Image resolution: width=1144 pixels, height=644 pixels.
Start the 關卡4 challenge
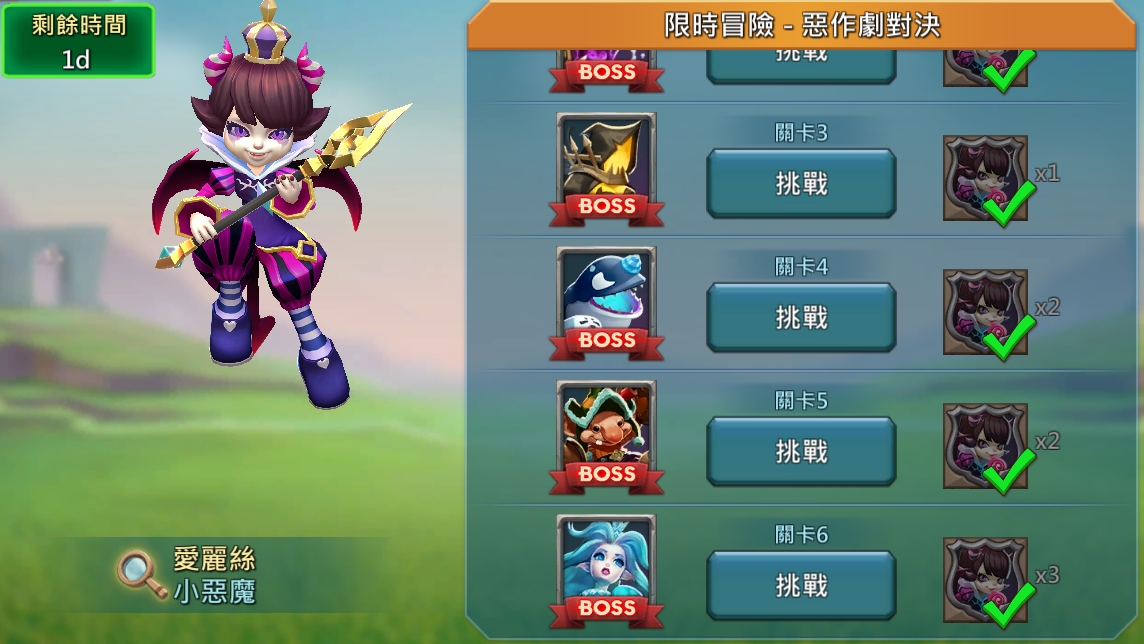pos(801,318)
